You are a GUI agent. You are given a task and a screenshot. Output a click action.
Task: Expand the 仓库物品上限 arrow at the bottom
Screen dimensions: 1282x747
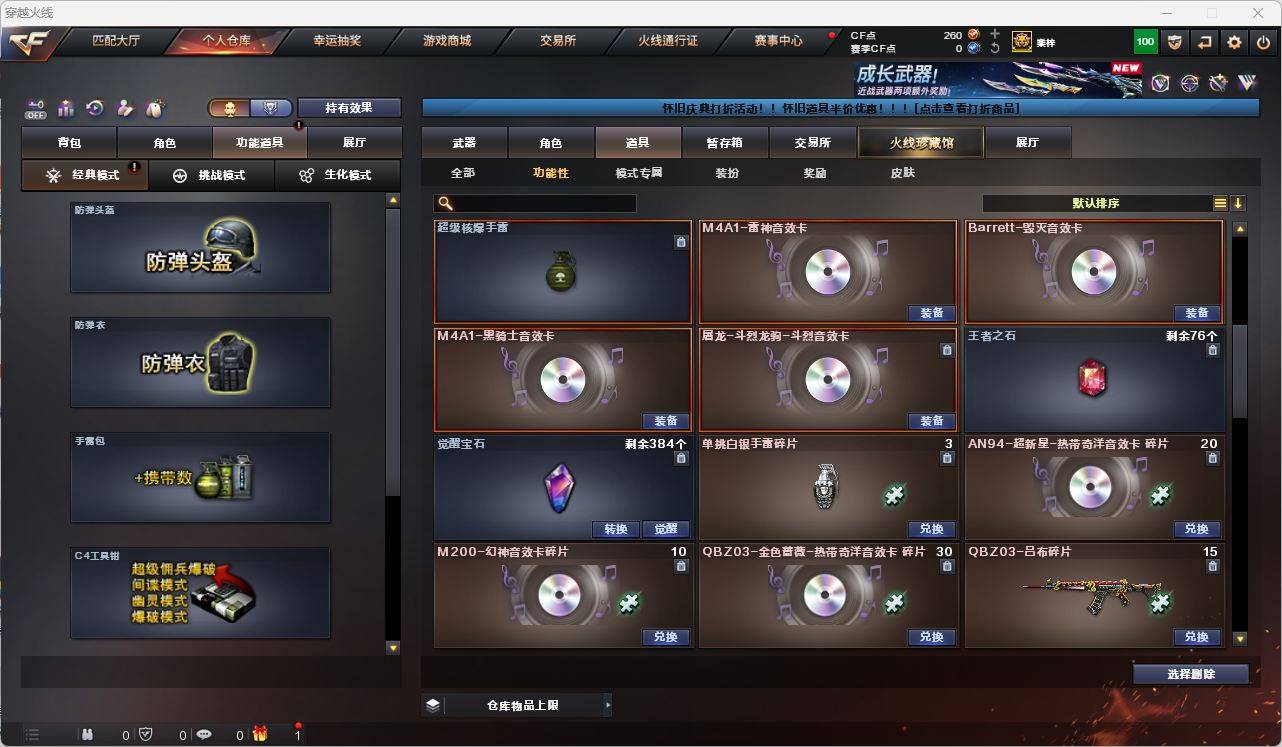tap(607, 704)
